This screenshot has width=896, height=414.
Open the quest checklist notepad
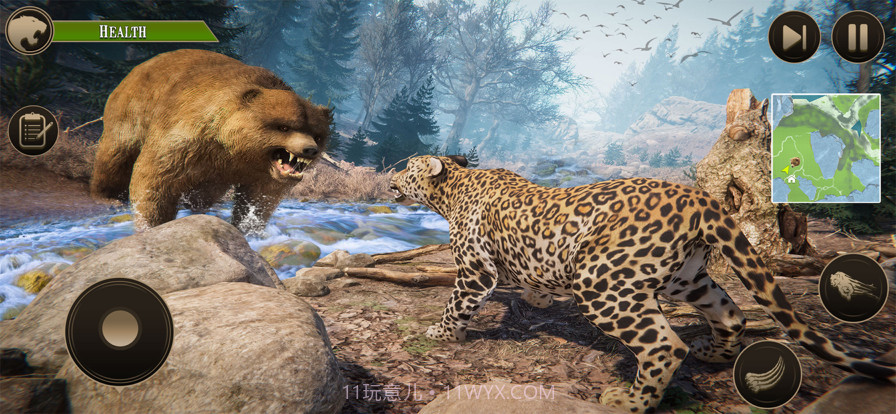click(x=33, y=130)
